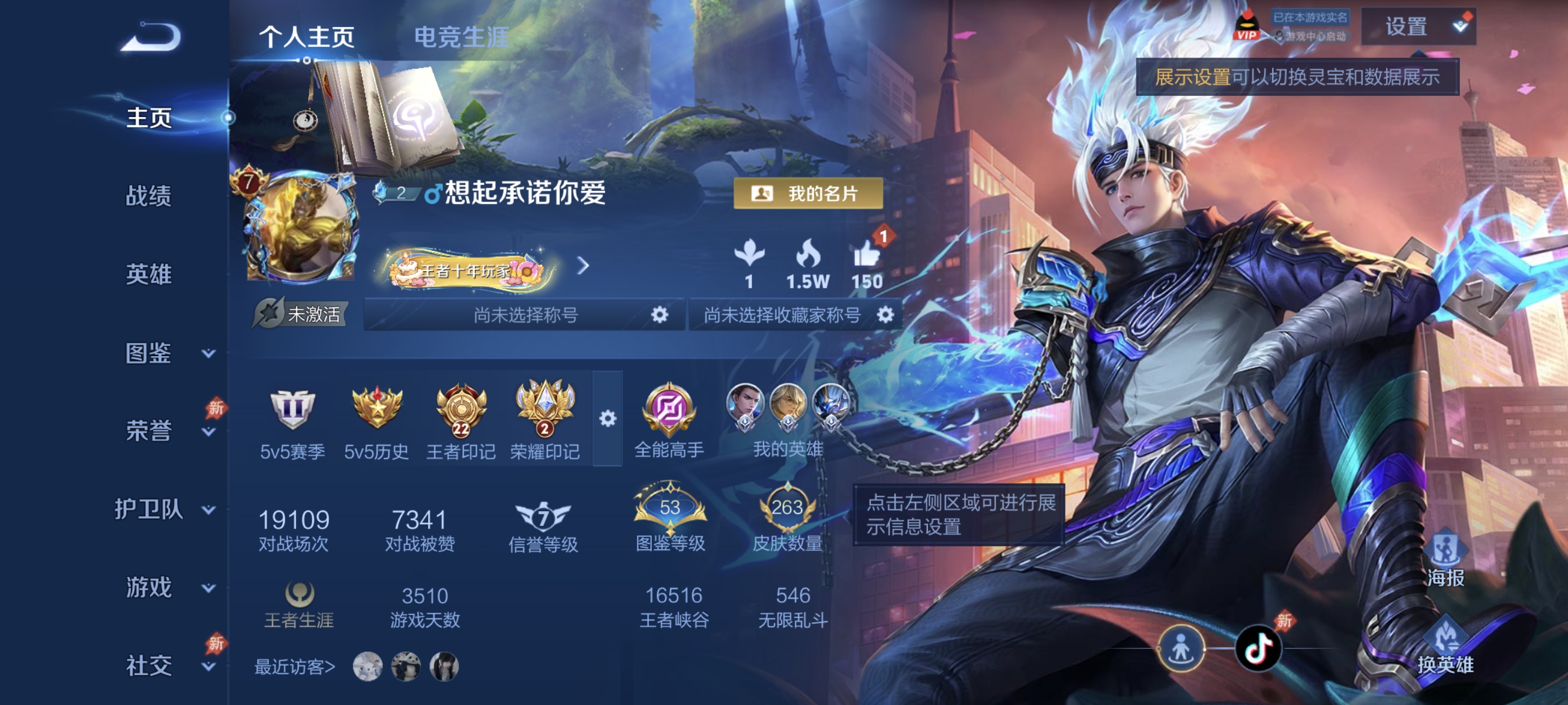Open 战绩 from the sidebar

pyautogui.click(x=150, y=196)
